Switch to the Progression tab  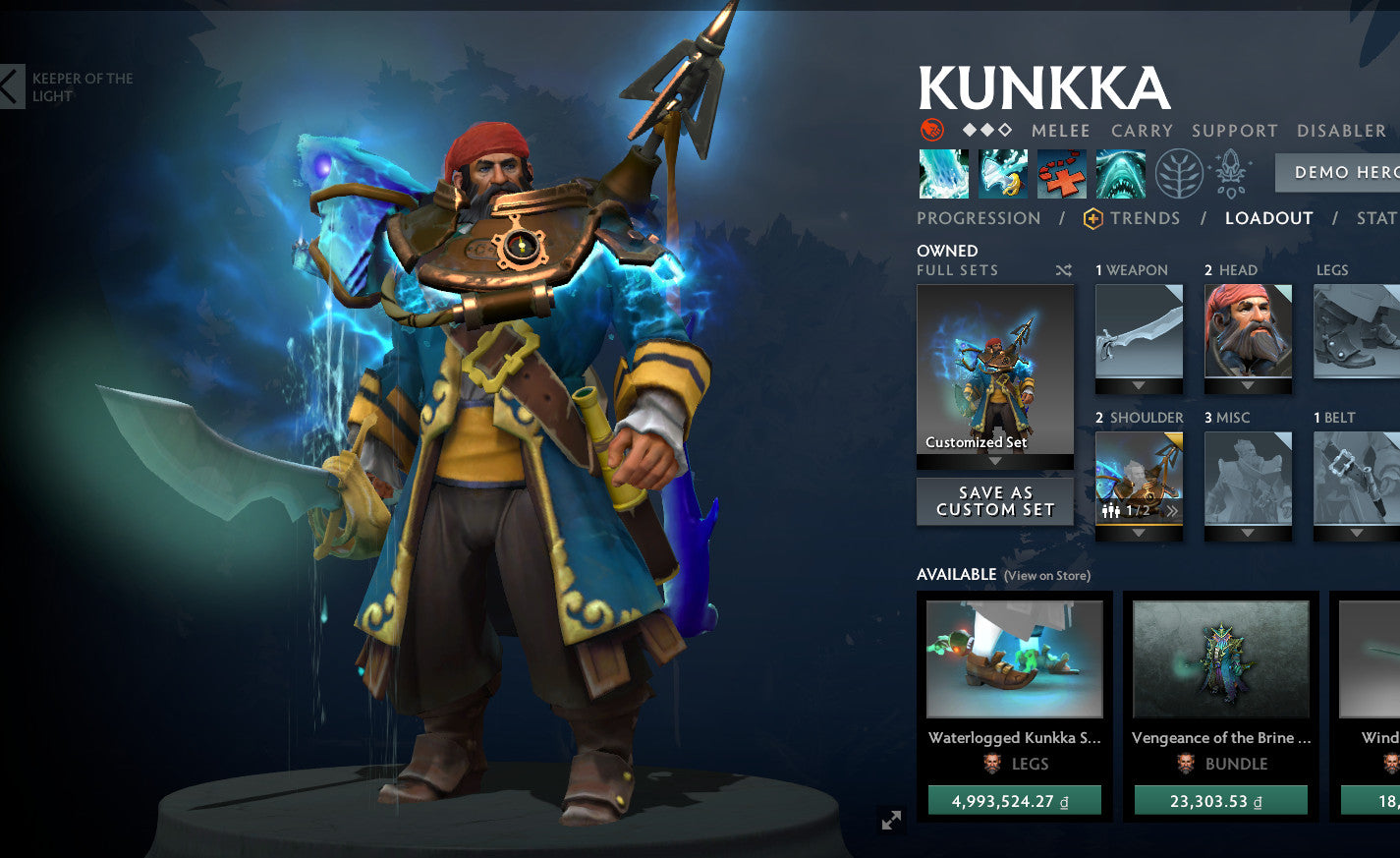[979, 218]
